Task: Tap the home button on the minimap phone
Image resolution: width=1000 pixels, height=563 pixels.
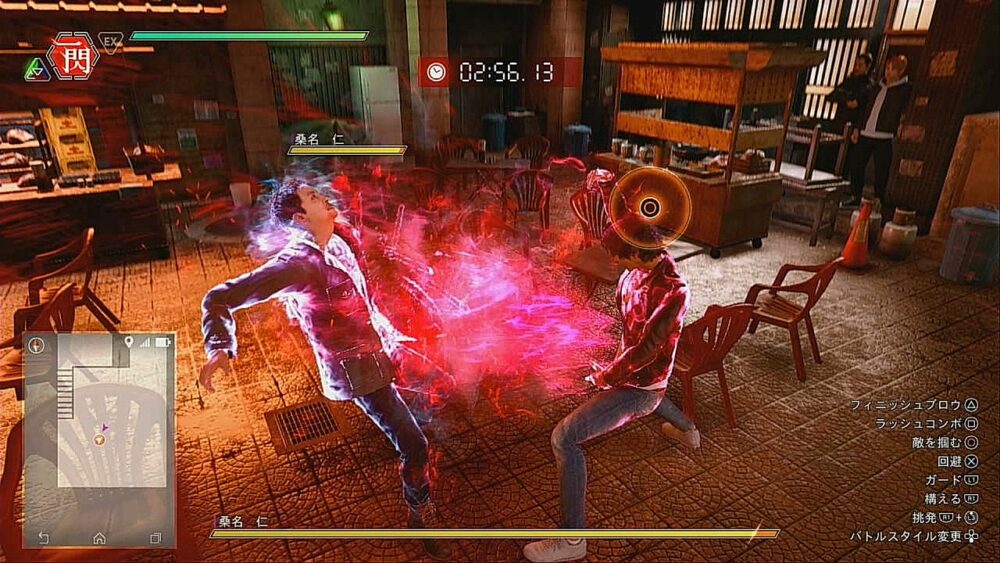Action: pyautogui.click(x=99, y=538)
